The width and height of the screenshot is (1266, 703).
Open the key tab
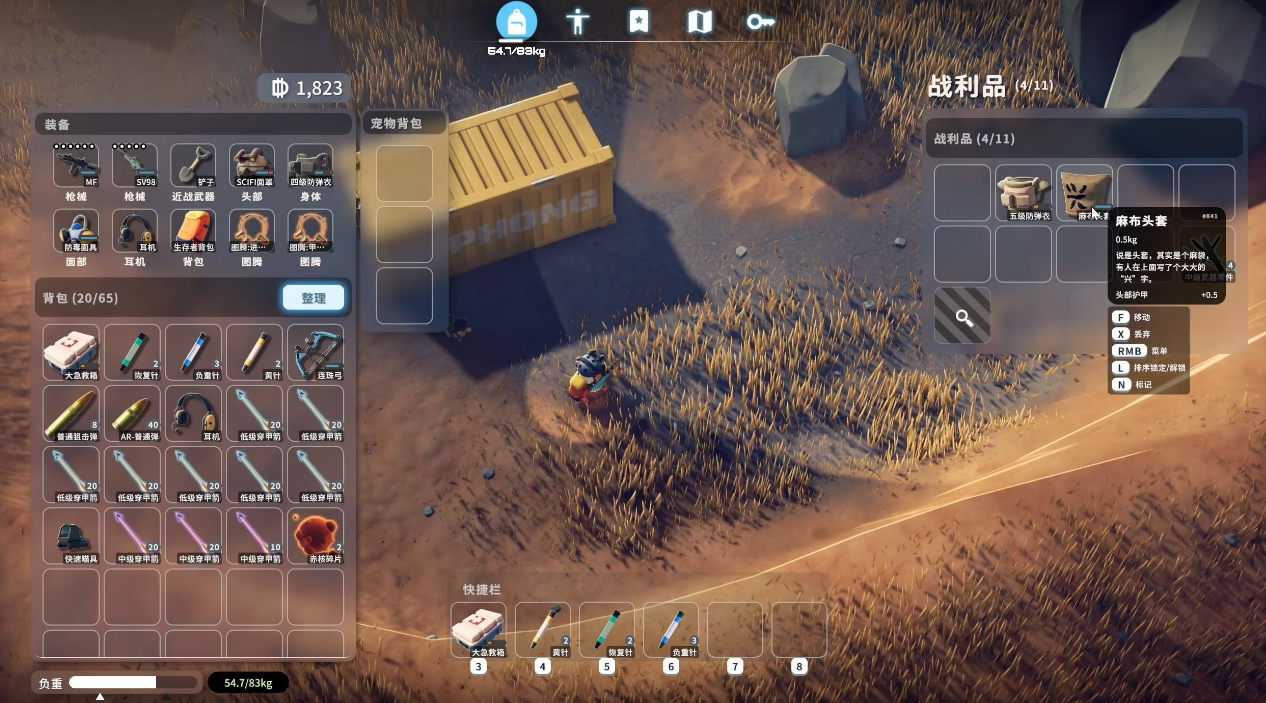tap(761, 21)
